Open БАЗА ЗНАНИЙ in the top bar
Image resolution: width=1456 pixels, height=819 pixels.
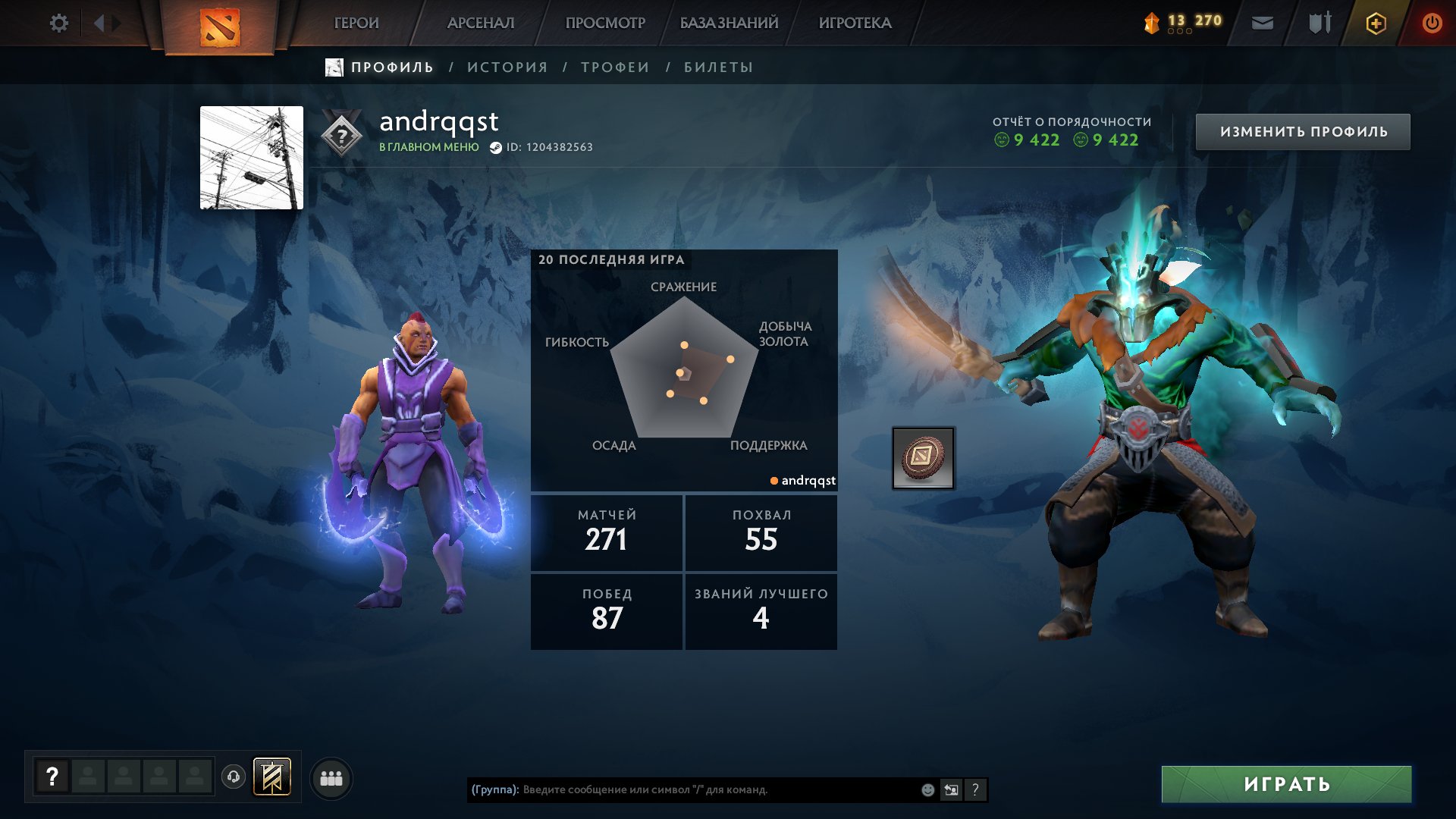coord(729,24)
